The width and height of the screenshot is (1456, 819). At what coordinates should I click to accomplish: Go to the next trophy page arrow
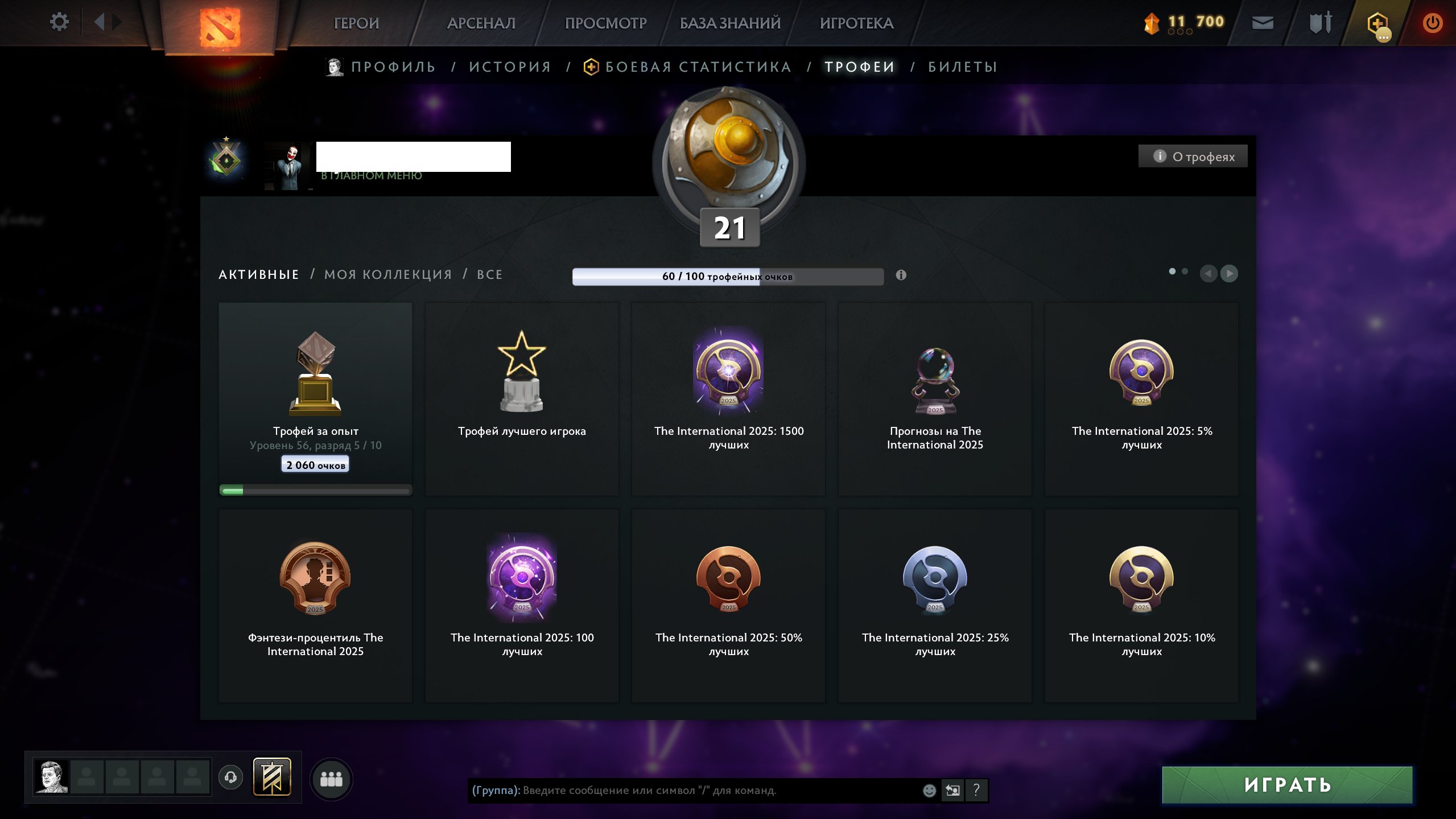pyautogui.click(x=1230, y=274)
